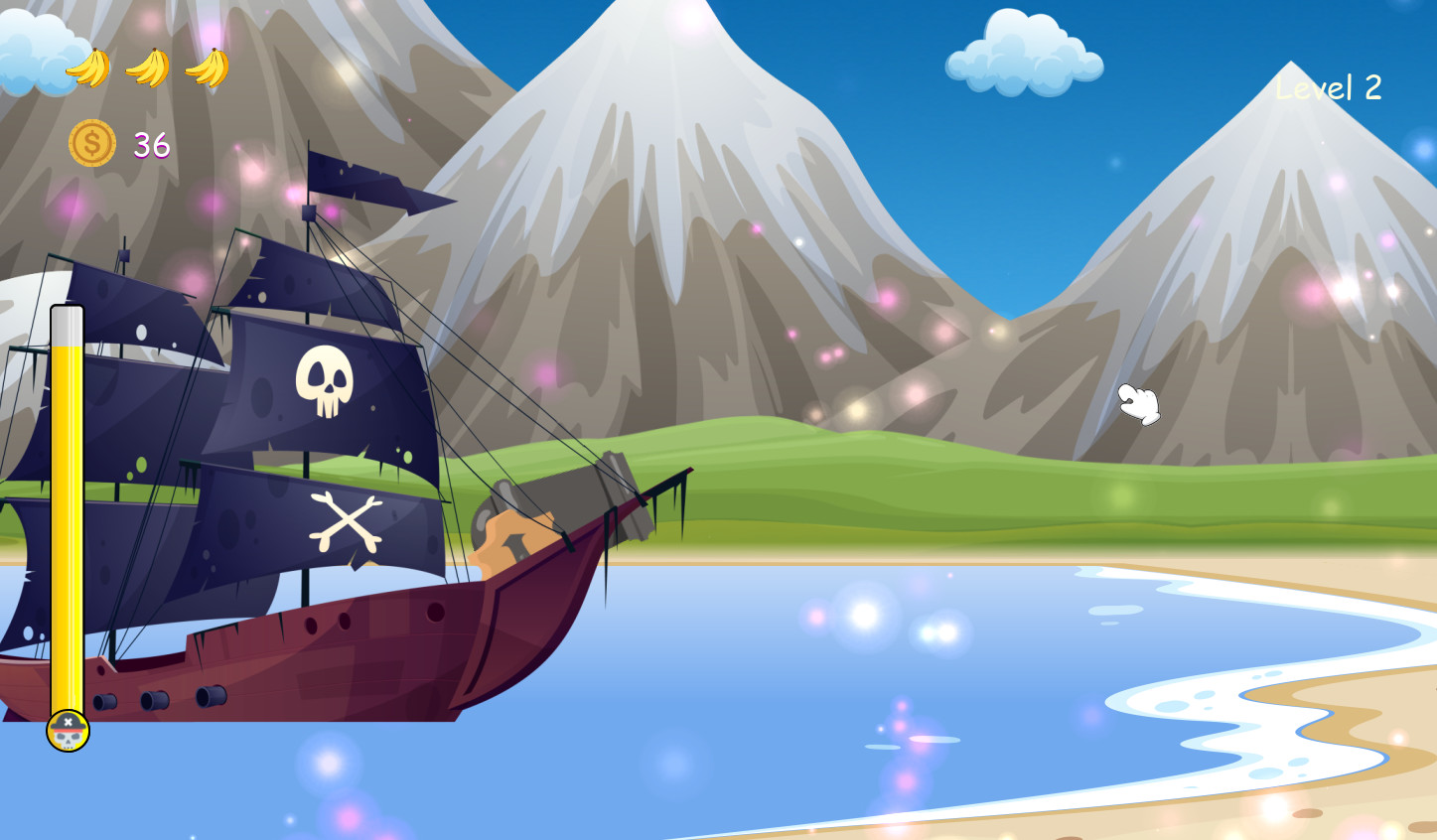The height and width of the screenshot is (840, 1437).
Task: Click the top of the health bar tube
Action: tap(66, 318)
